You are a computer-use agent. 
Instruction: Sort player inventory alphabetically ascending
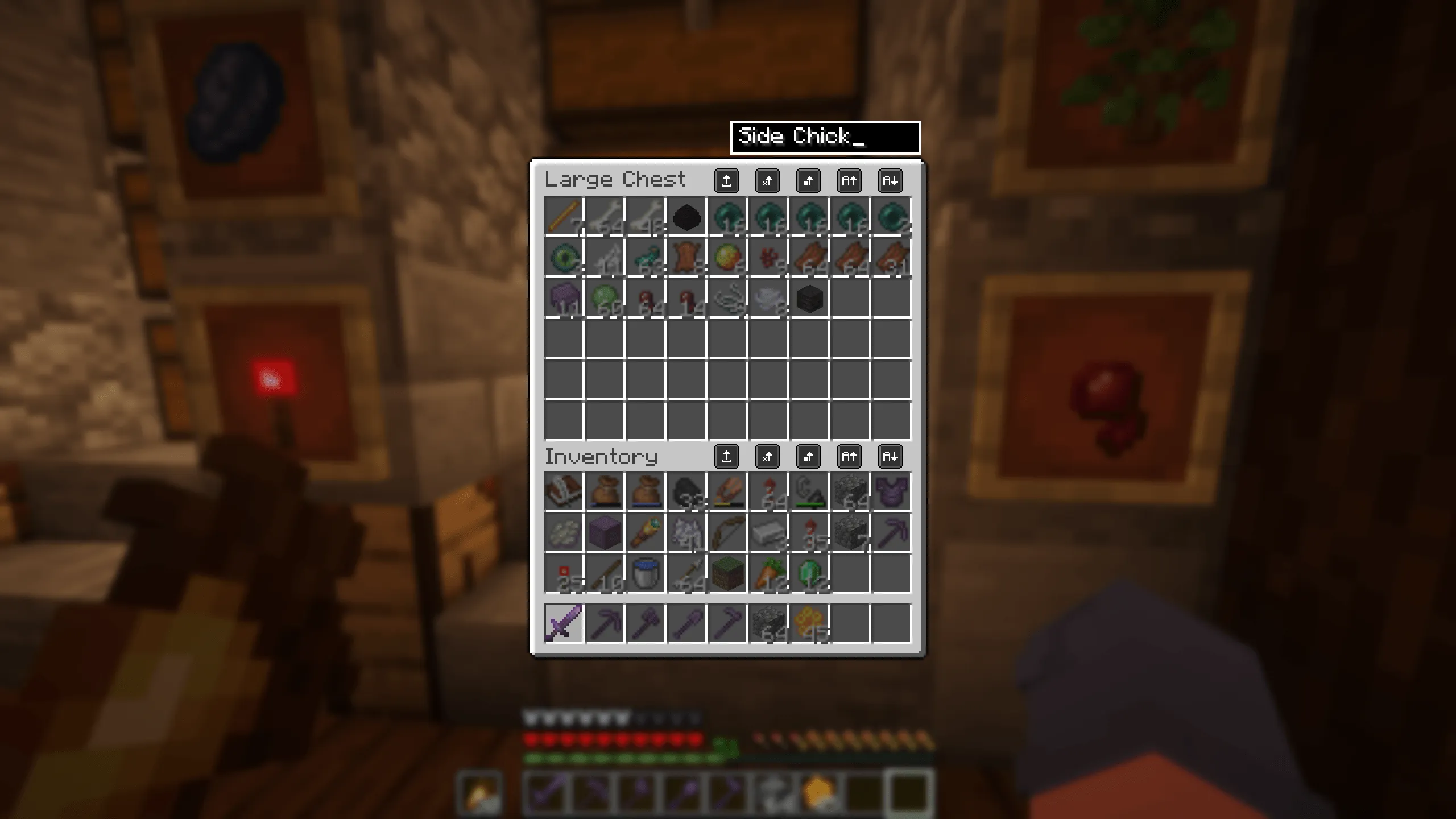(x=850, y=456)
